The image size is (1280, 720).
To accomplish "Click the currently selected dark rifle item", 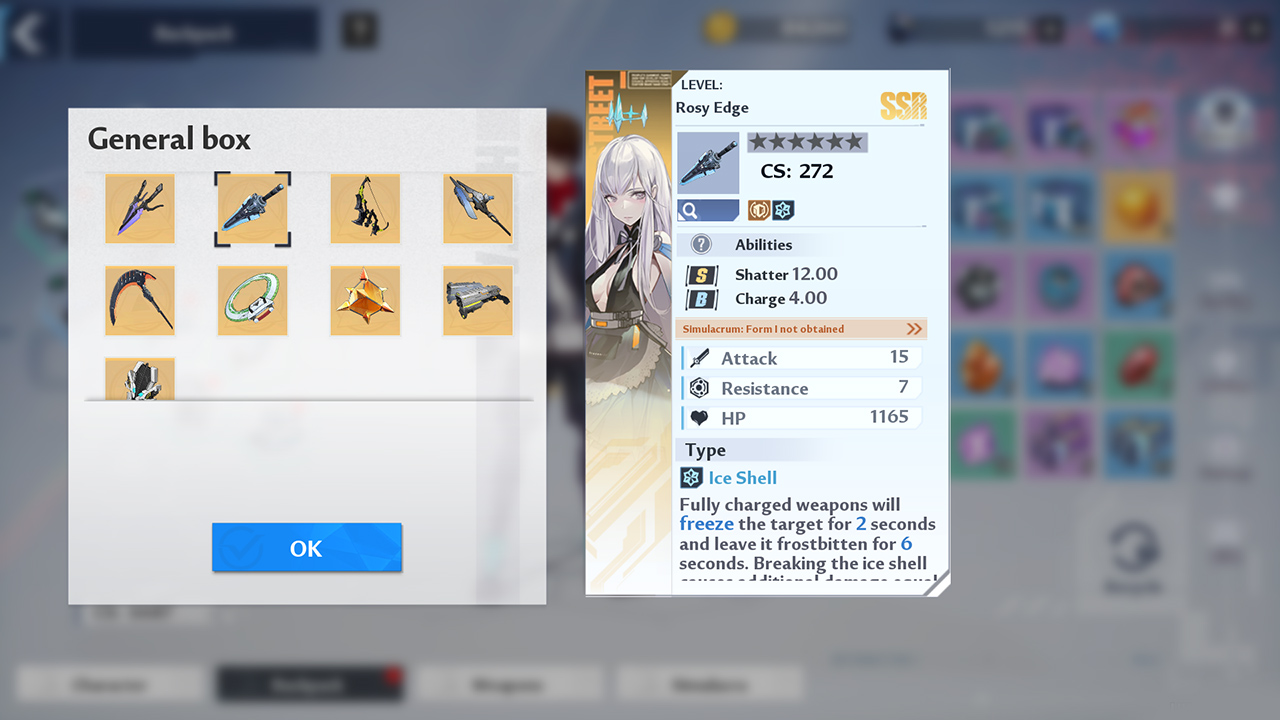I will tap(252, 208).
